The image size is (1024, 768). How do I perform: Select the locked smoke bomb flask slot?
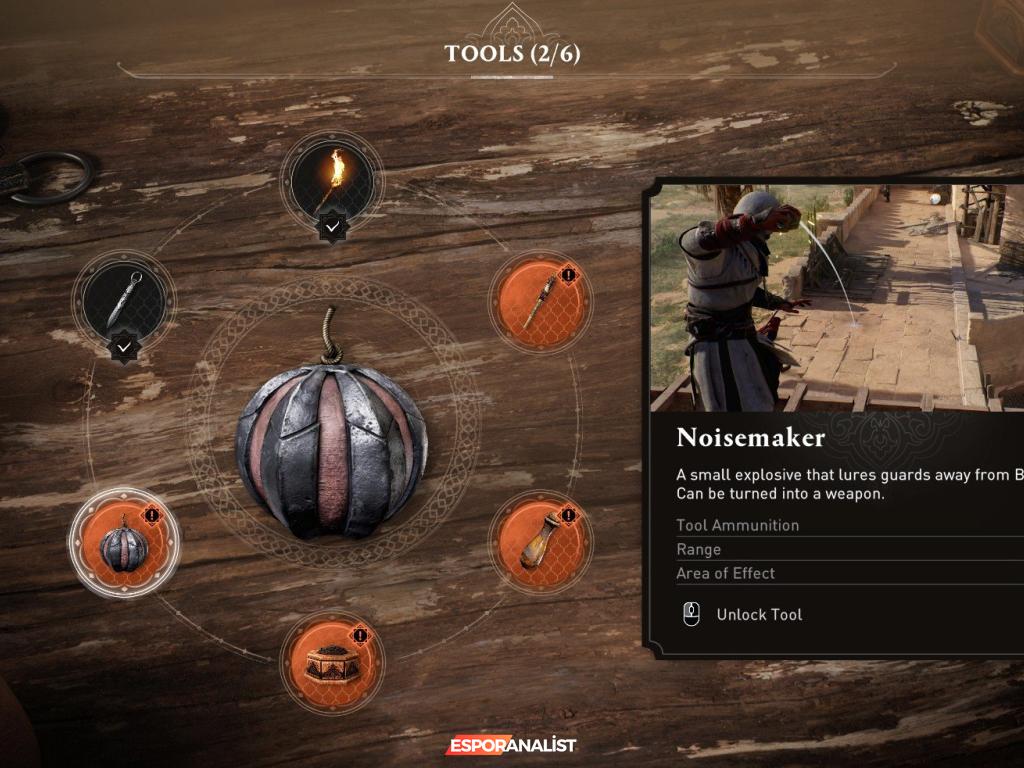540,542
